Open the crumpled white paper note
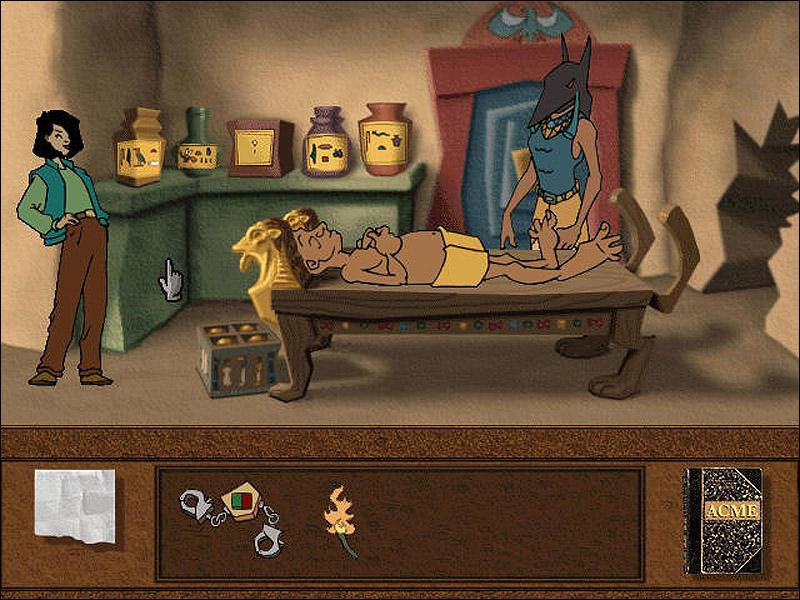800x600 pixels. [74, 506]
